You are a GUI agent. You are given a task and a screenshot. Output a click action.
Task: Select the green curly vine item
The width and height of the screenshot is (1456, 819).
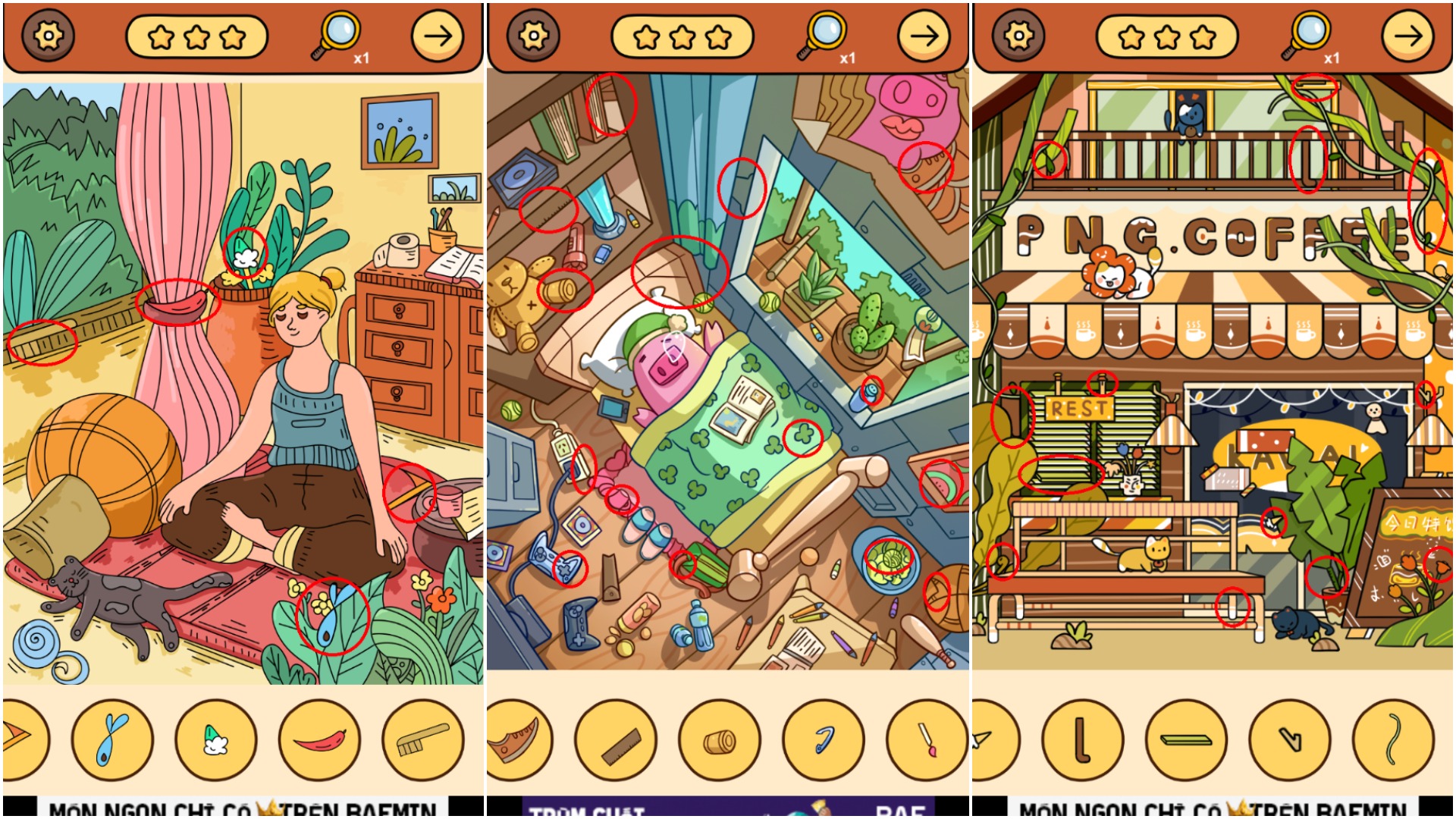(x=1393, y=739)
